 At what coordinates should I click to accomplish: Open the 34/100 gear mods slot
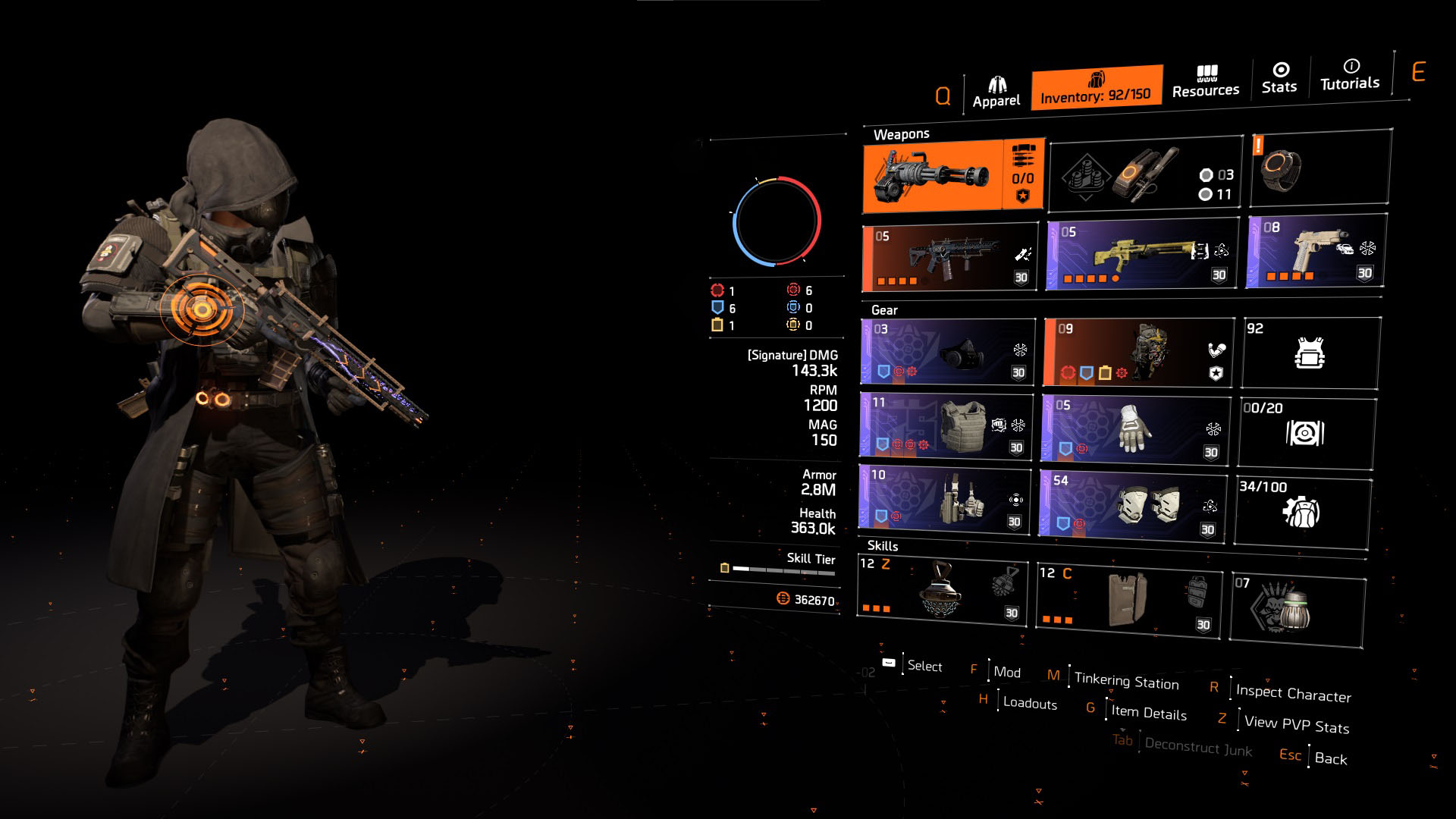(x=1303, y=511)
